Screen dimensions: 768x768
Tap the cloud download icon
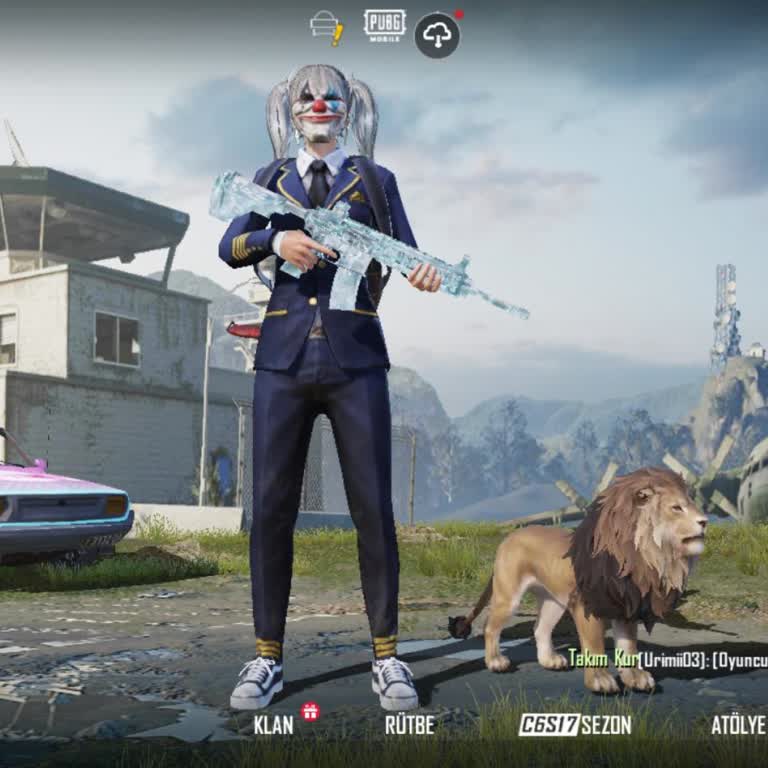coord(437,35)
